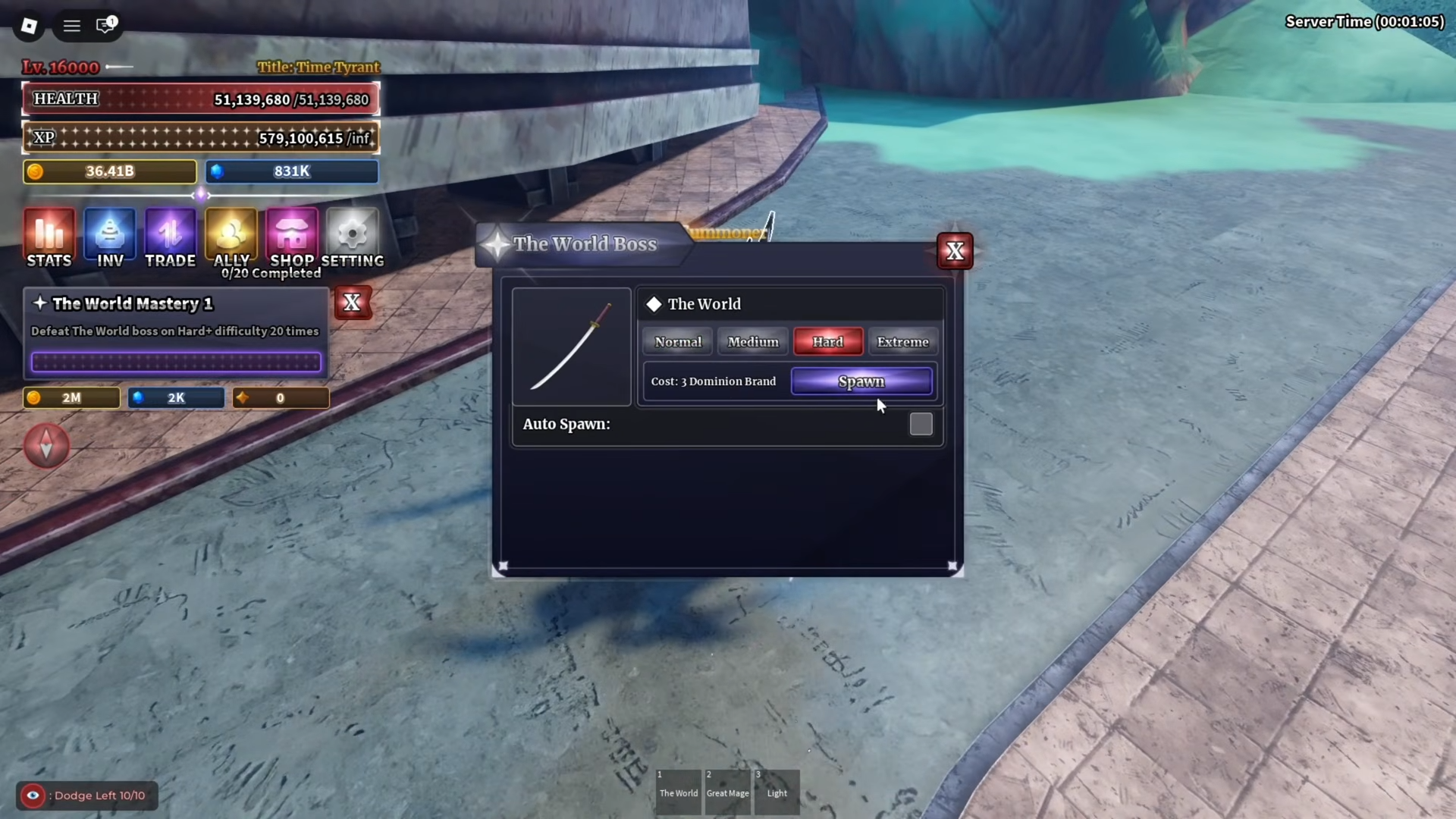Toggle the Auto Spawn checkbox
Viewport: 1456px width, 819px height.
tap(921, 424)
